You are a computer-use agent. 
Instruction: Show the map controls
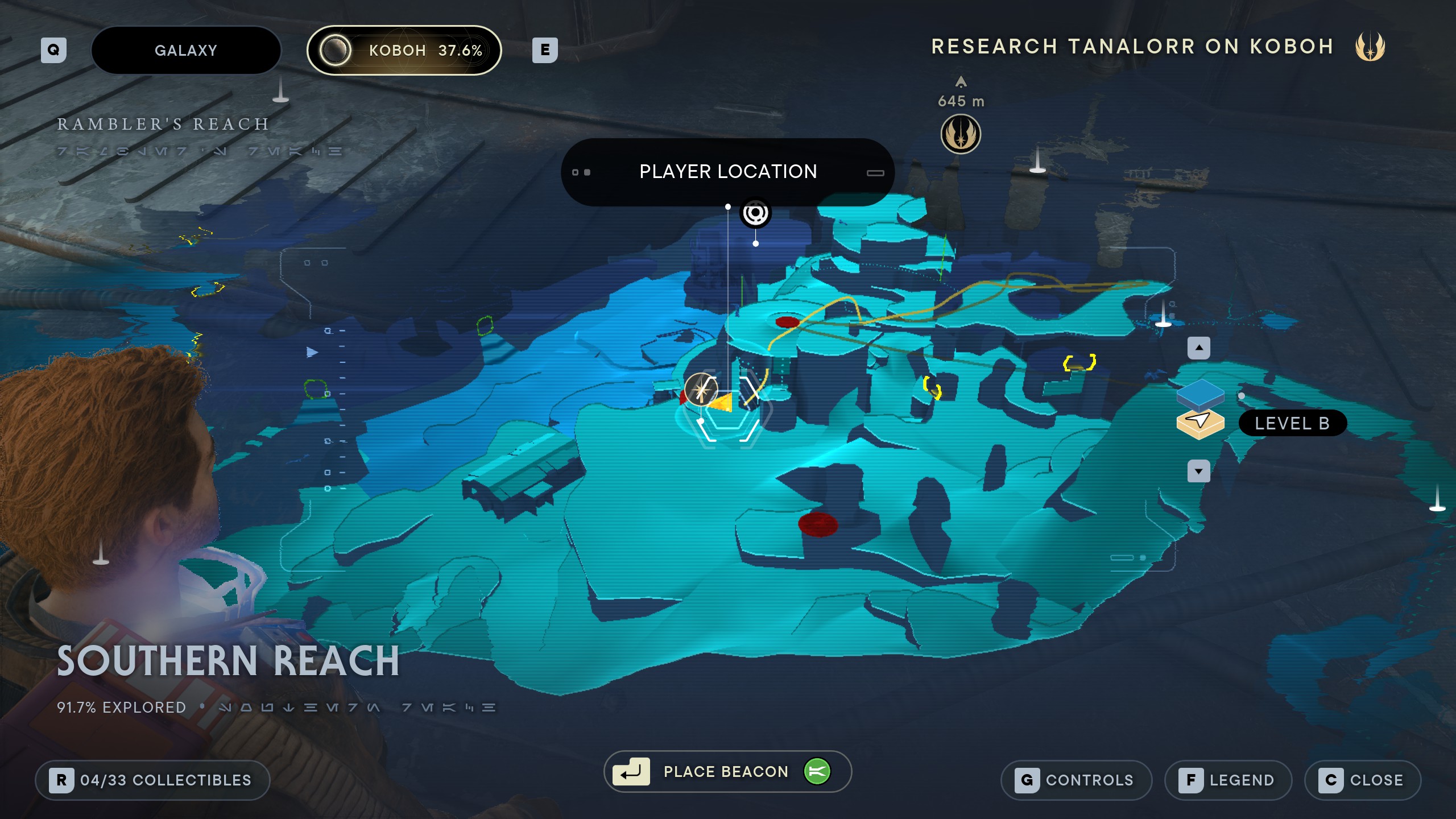coord(1076,780)
